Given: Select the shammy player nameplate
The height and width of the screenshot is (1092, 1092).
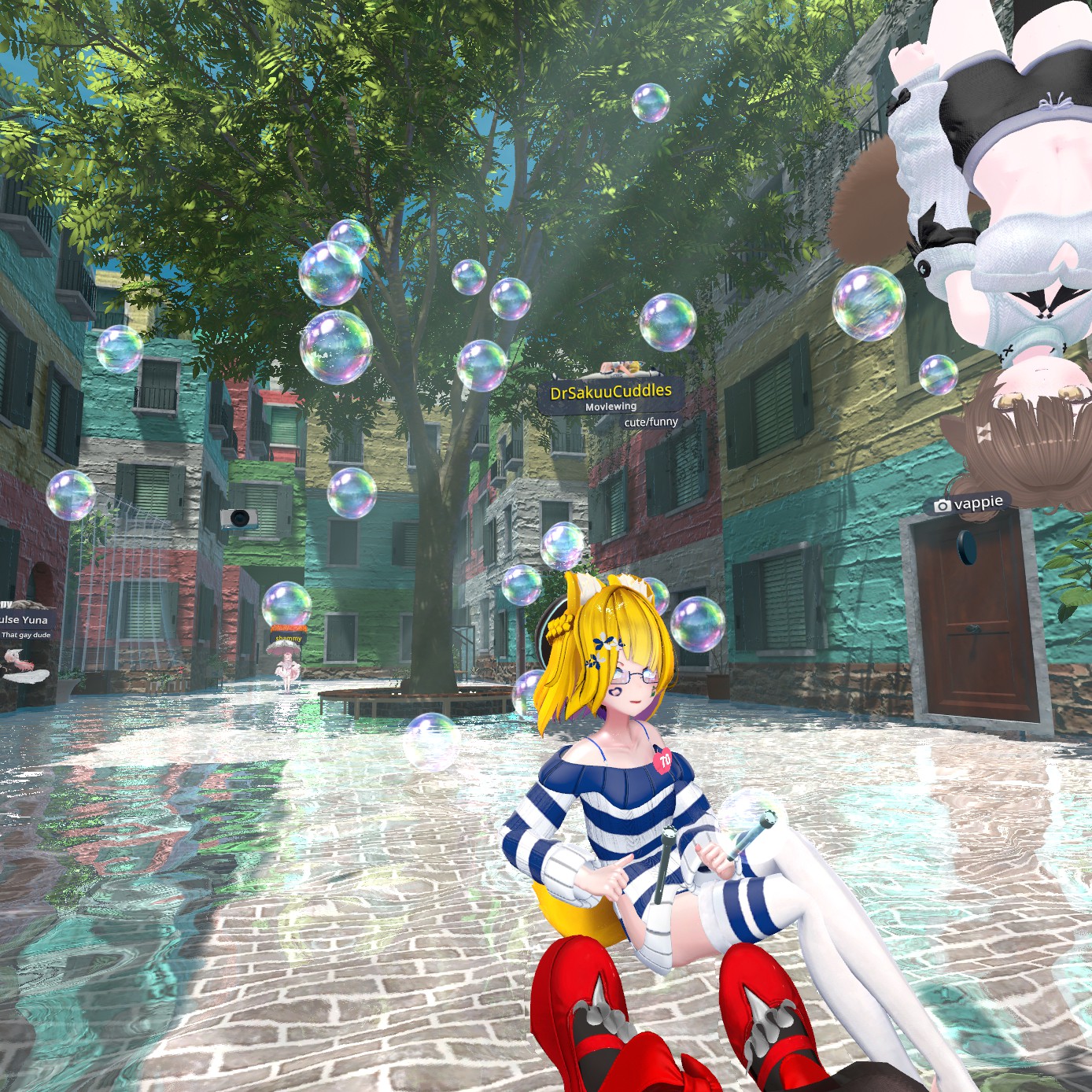Looking at the screenshot, I should pos(289,639).
